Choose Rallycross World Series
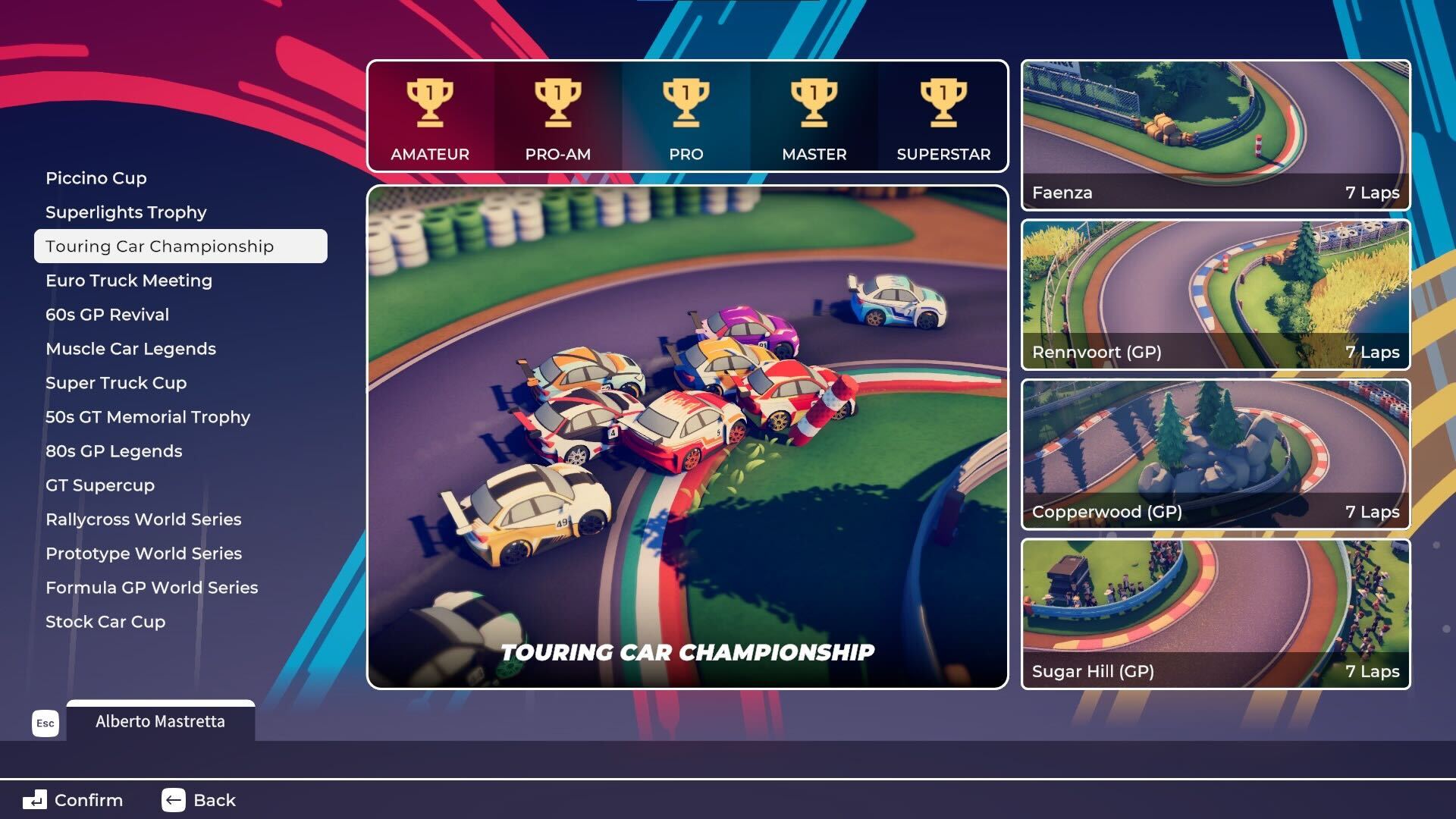 (x=143, y=519)
